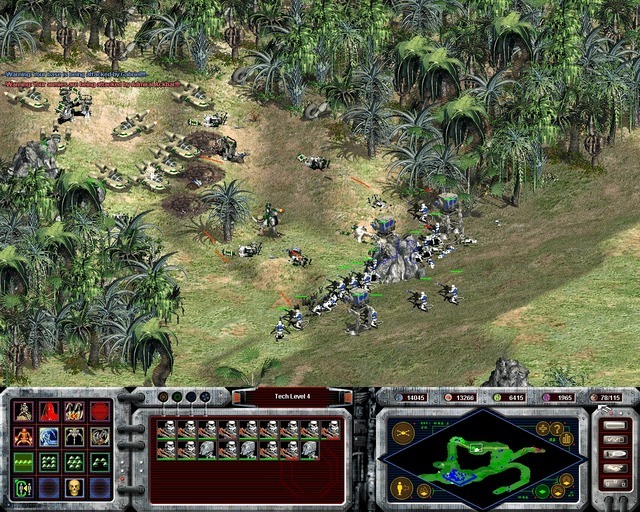
Task: Toggle the green diamond minimap filter
Action: click(541, 490)
